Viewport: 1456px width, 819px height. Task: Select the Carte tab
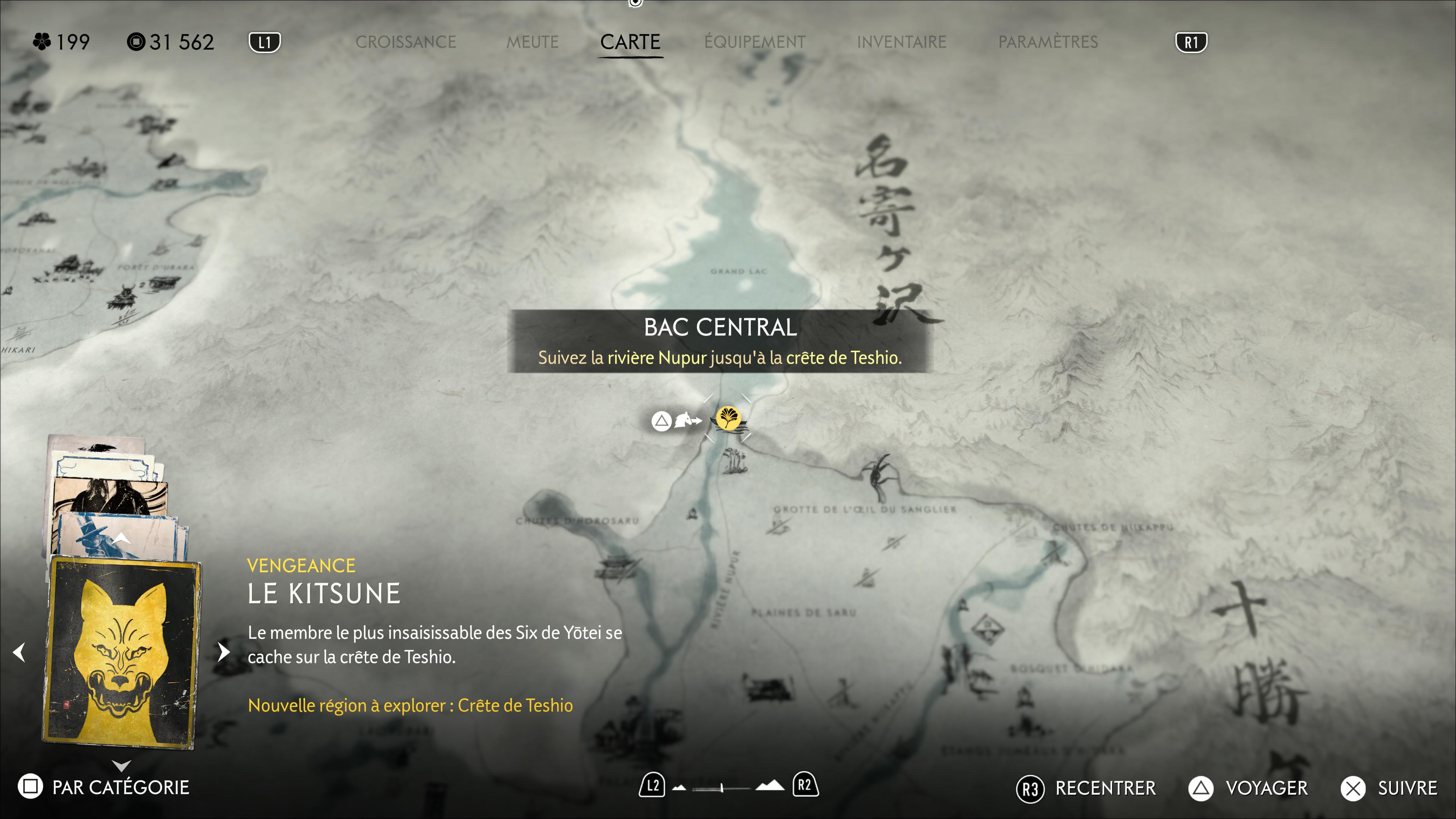(630, 42)
